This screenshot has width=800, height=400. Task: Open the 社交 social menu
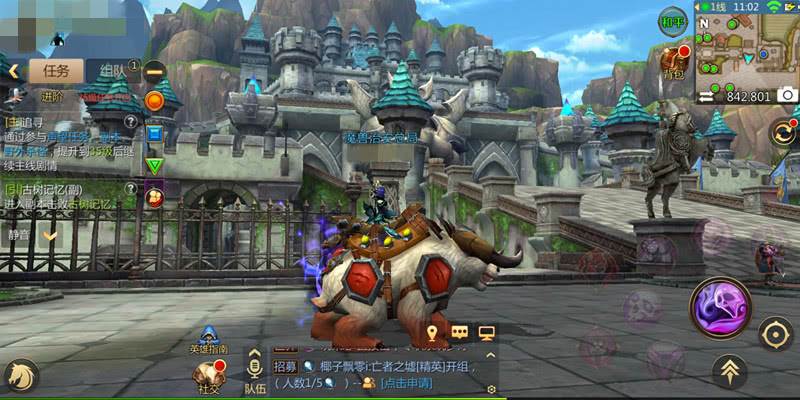(x=208, y=376)
